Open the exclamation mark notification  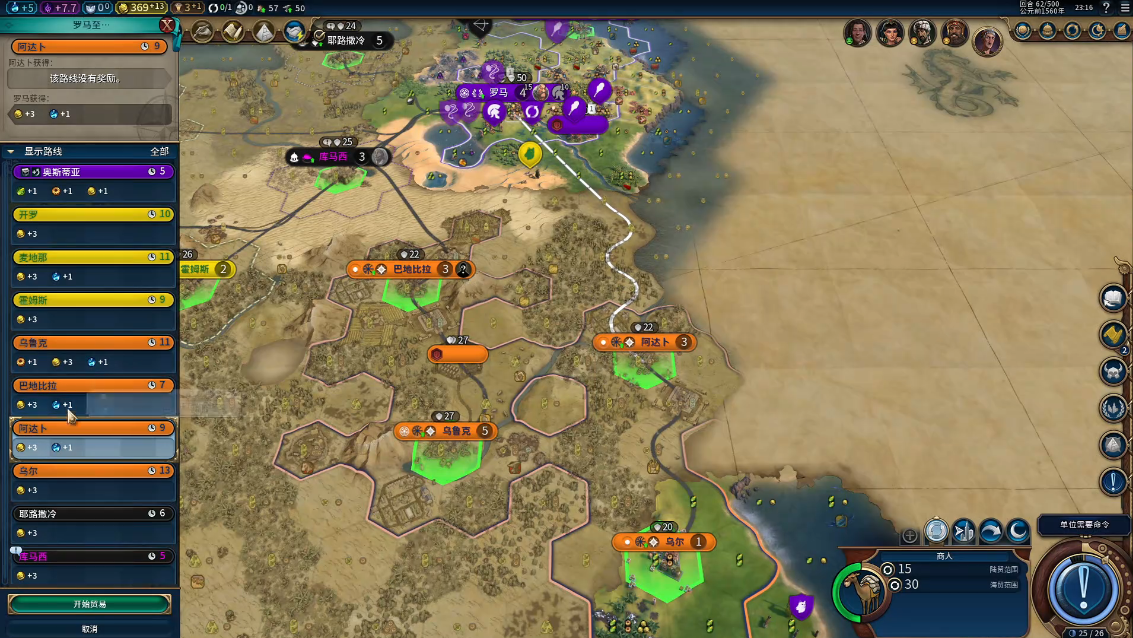(1114, 482)
